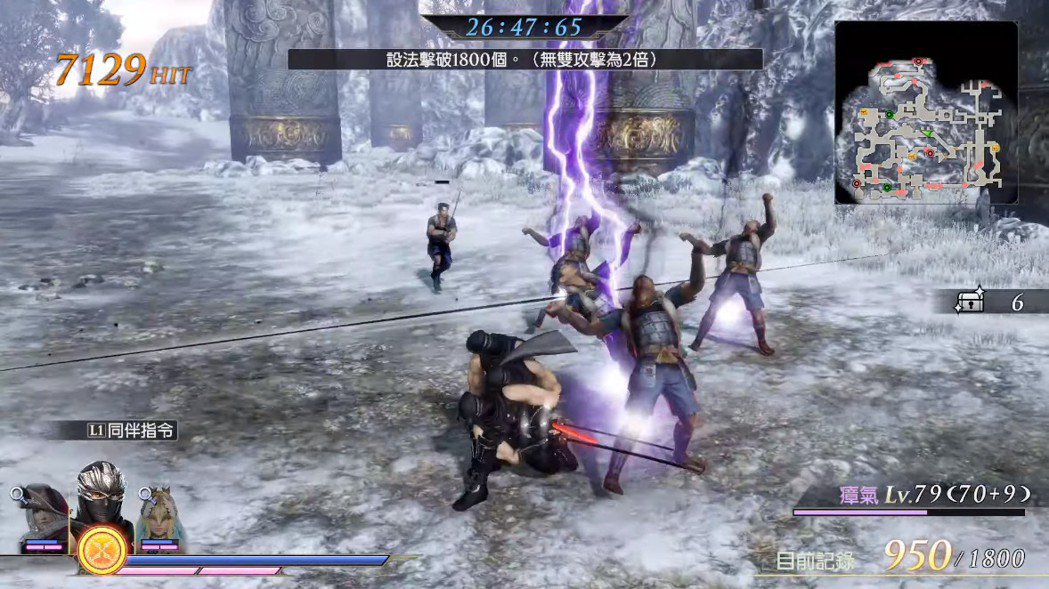
Task: Switch to the hooded character portrait
Action: coord(40,513)
